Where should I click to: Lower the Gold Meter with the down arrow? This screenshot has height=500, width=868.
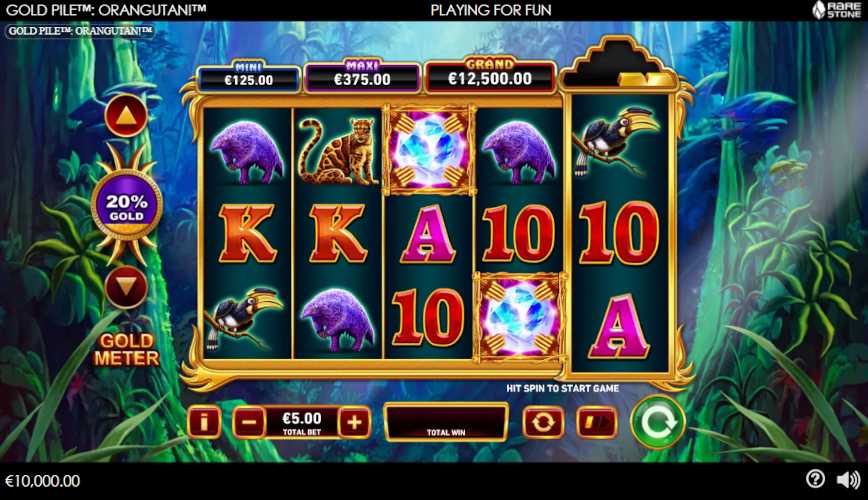pos(126,289)
